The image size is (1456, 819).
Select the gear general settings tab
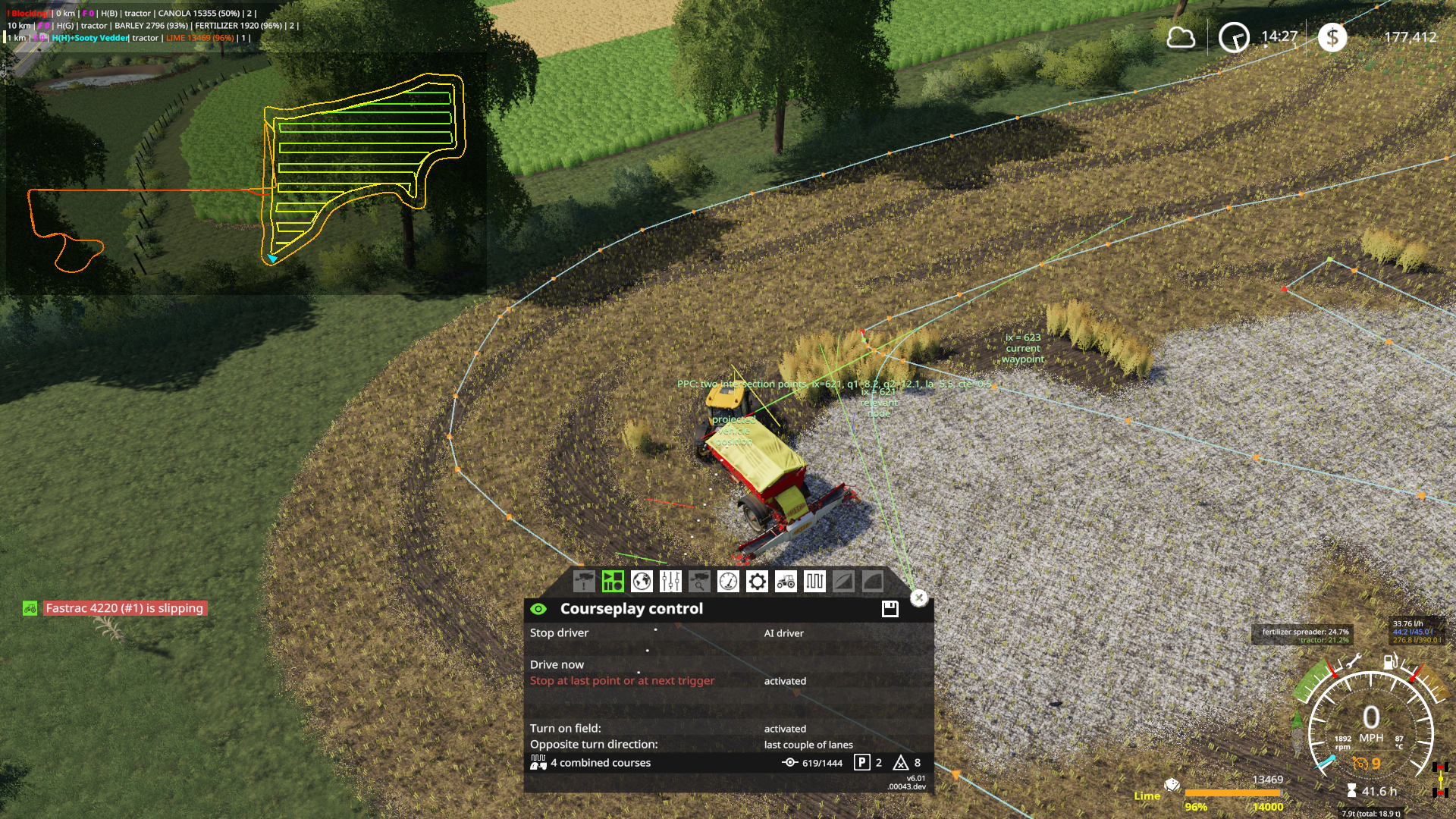click(x=757, y=582)
